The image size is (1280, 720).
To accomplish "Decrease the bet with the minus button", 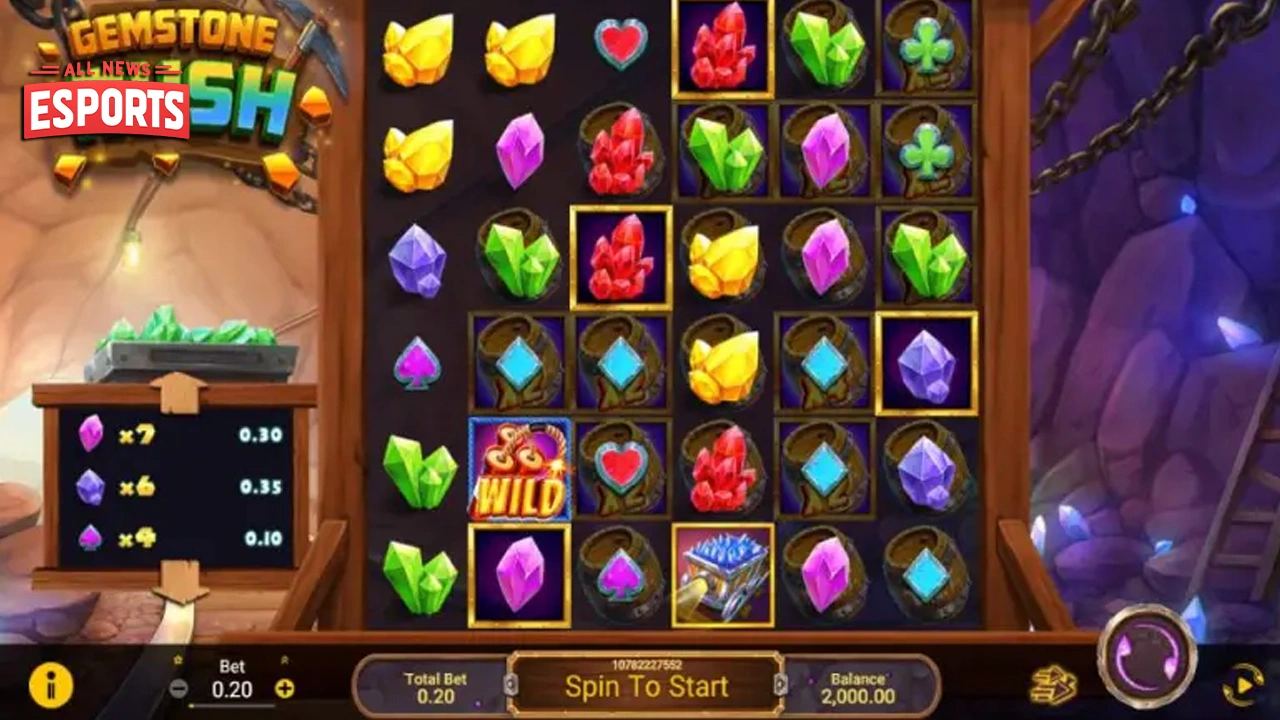I will [x=180, y=689].
